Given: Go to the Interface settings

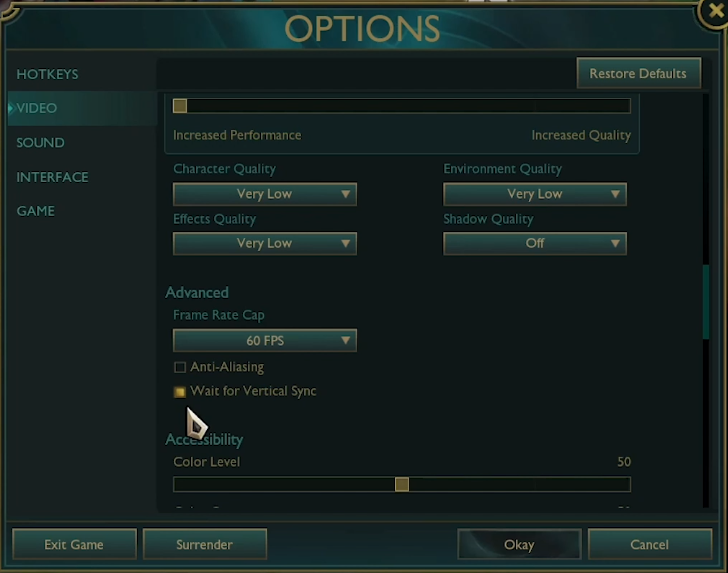Looking at the screenshot, I should coord(52,177).
